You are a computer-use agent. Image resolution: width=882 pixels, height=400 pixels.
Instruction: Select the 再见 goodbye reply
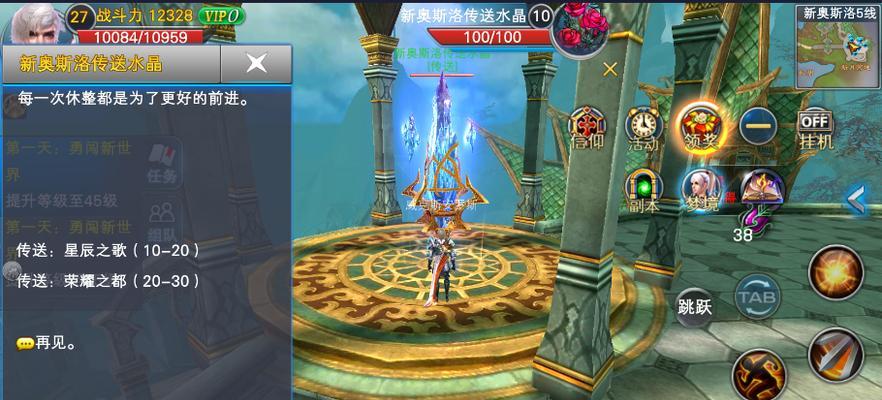47,343
